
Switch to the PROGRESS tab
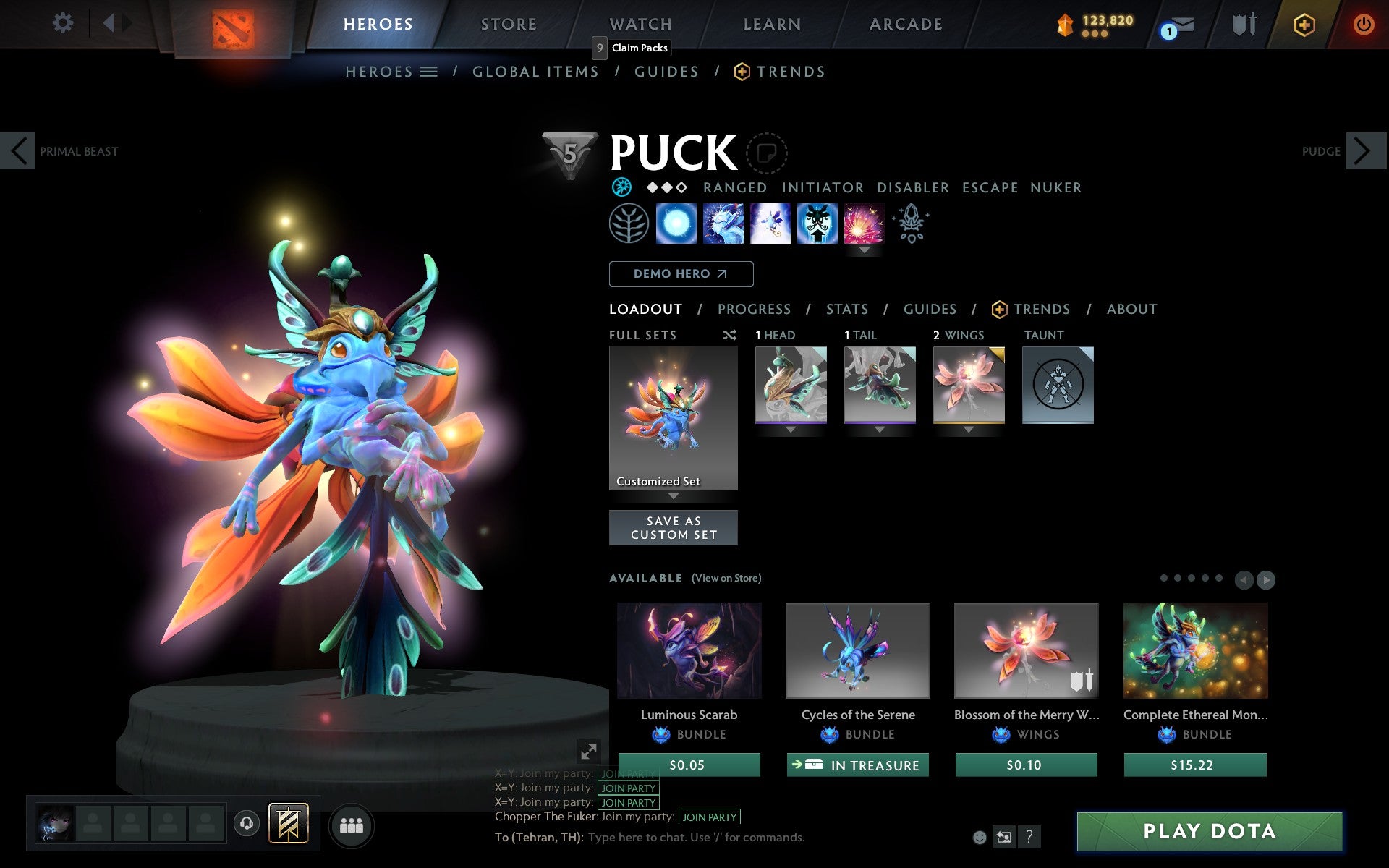point(754,309)
